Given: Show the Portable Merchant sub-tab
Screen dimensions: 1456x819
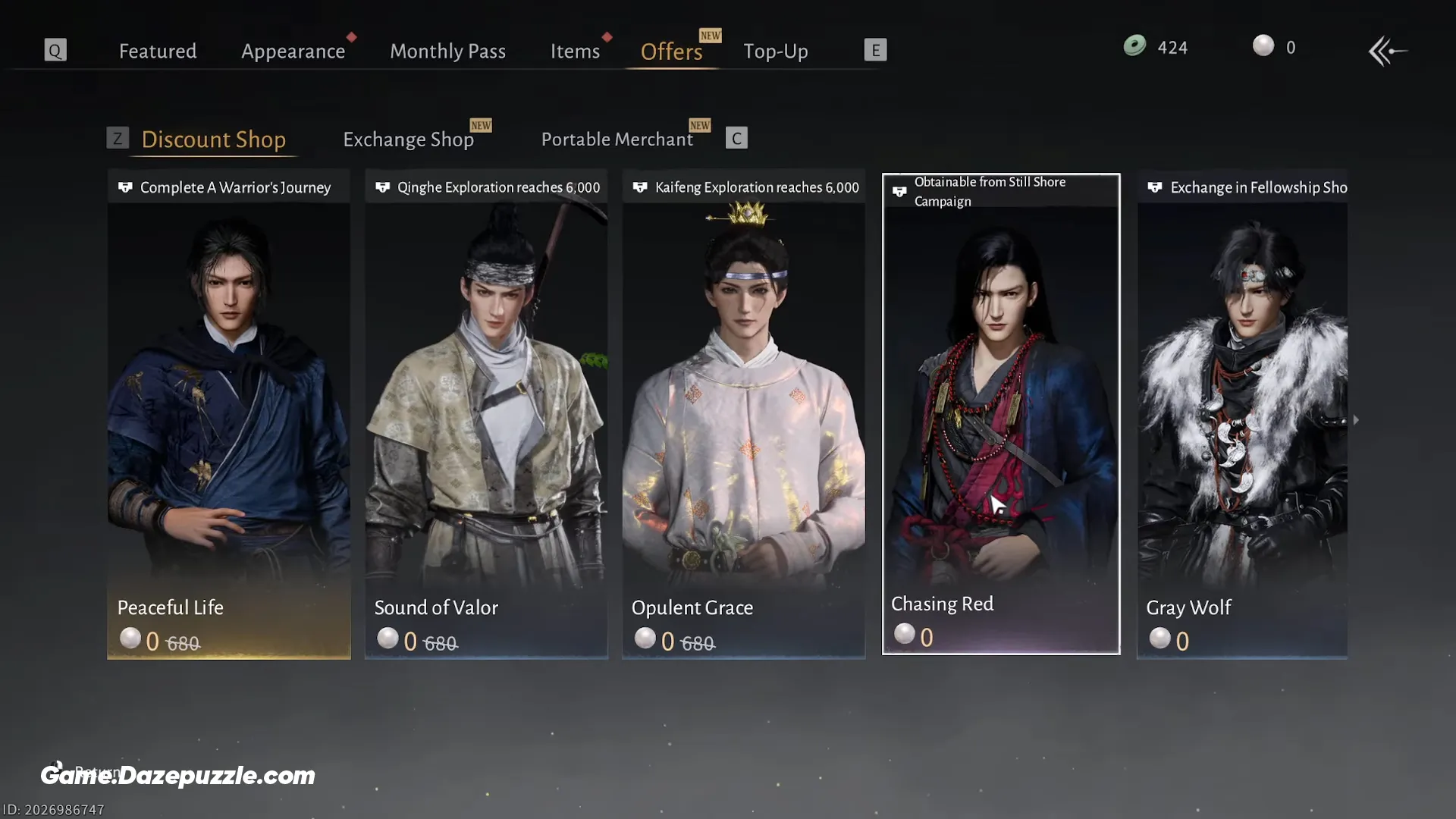Looking at the screenshot, I should click(617, 140).
